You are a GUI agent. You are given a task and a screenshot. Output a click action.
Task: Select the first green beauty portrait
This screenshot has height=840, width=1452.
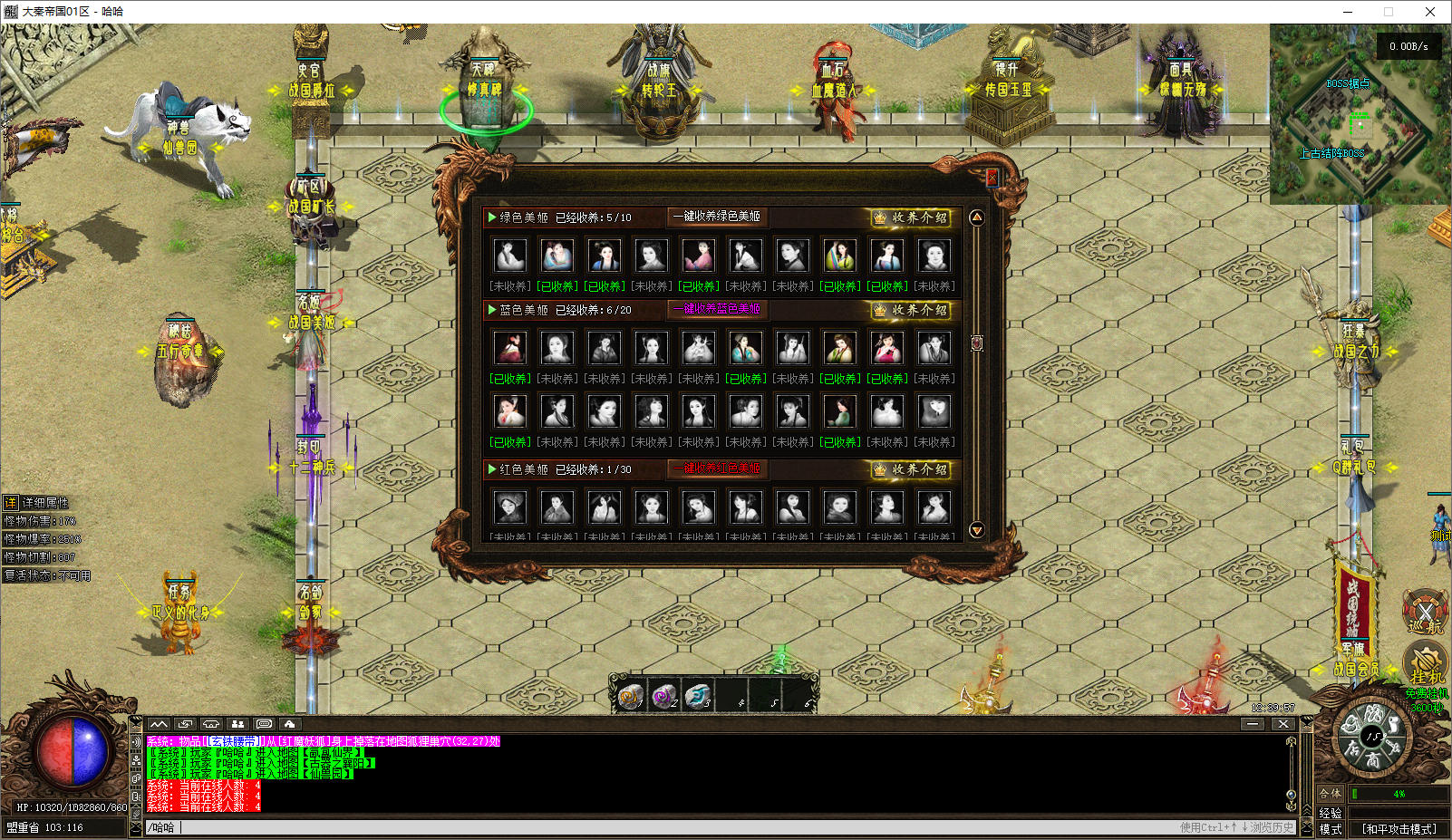click(509, 256)
